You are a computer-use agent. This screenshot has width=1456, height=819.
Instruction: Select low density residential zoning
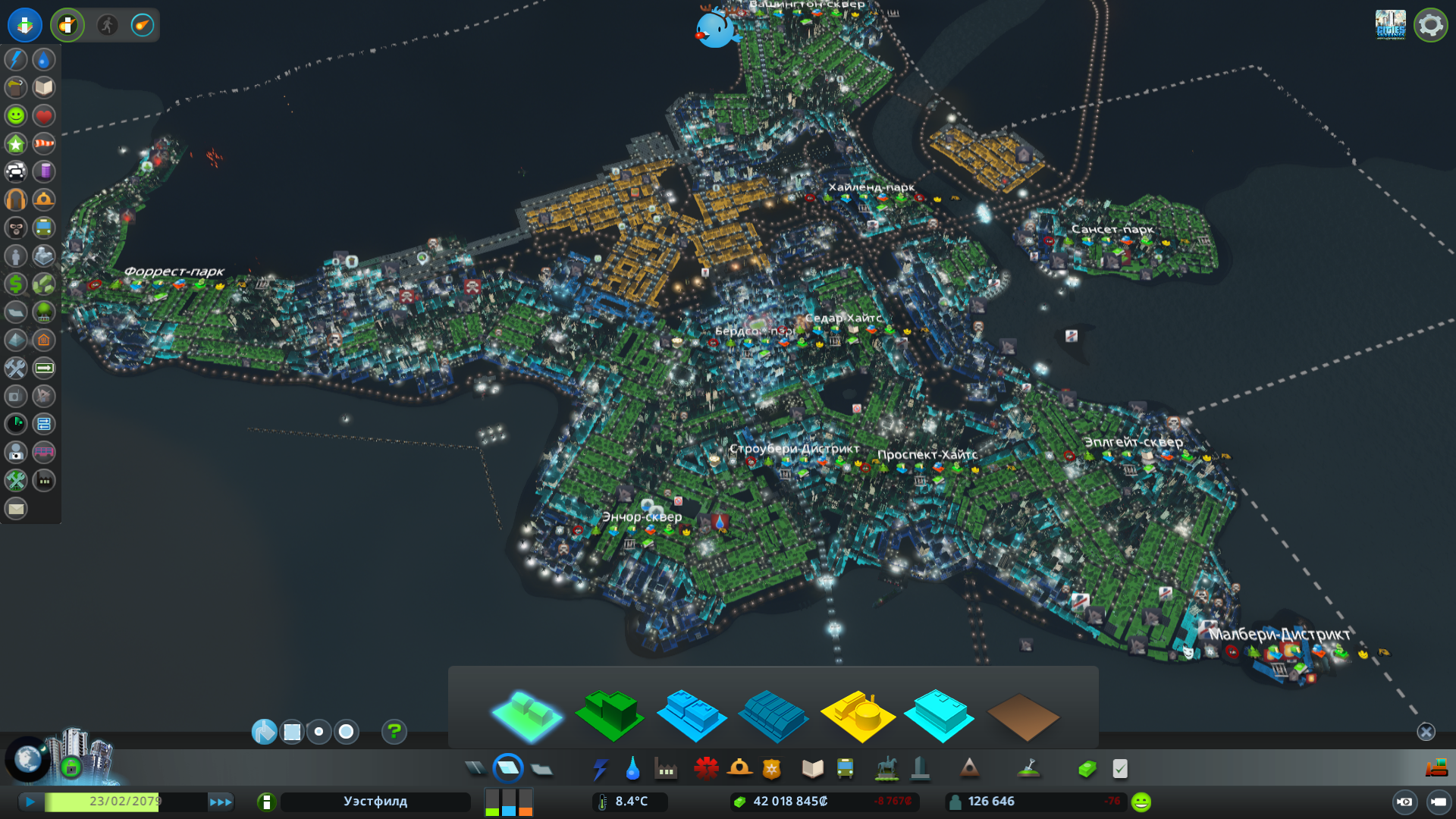pos(527,714)
